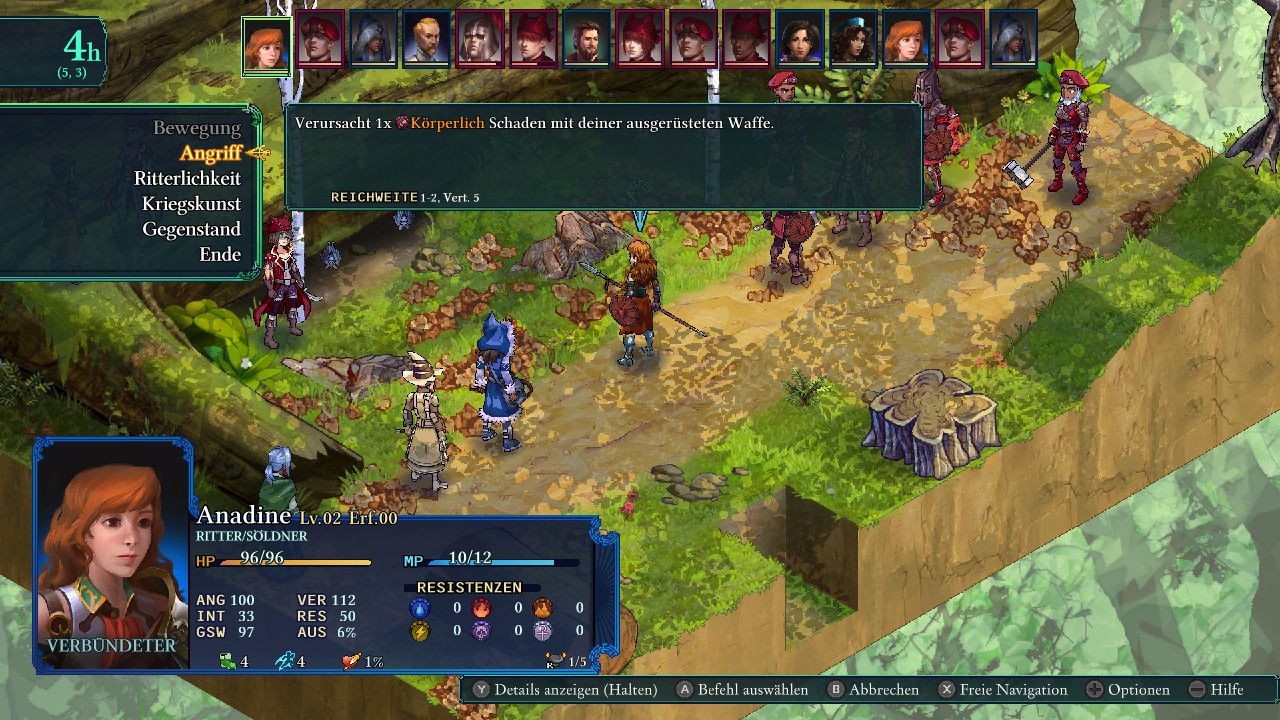Open the Ritterlichkeit skill menu
The width and height of the screenshot is (1280, 720).
click(187, 178)
